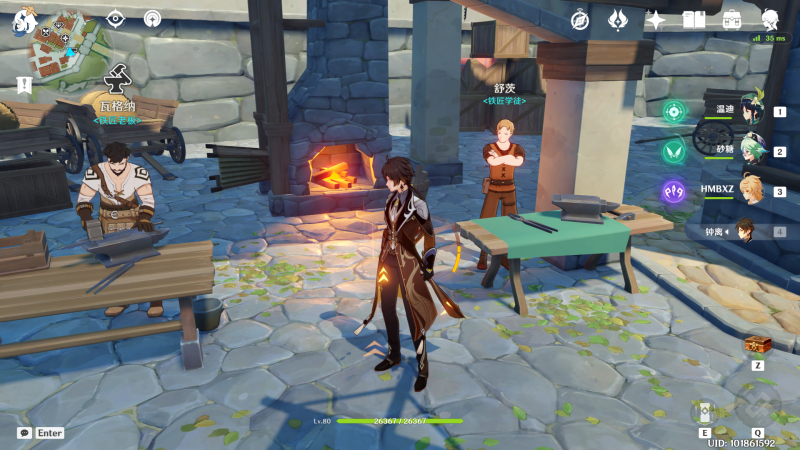Open the compass icon in top bar
The height and width of the screenshot is (450, 800).
[x=580, y=20]
